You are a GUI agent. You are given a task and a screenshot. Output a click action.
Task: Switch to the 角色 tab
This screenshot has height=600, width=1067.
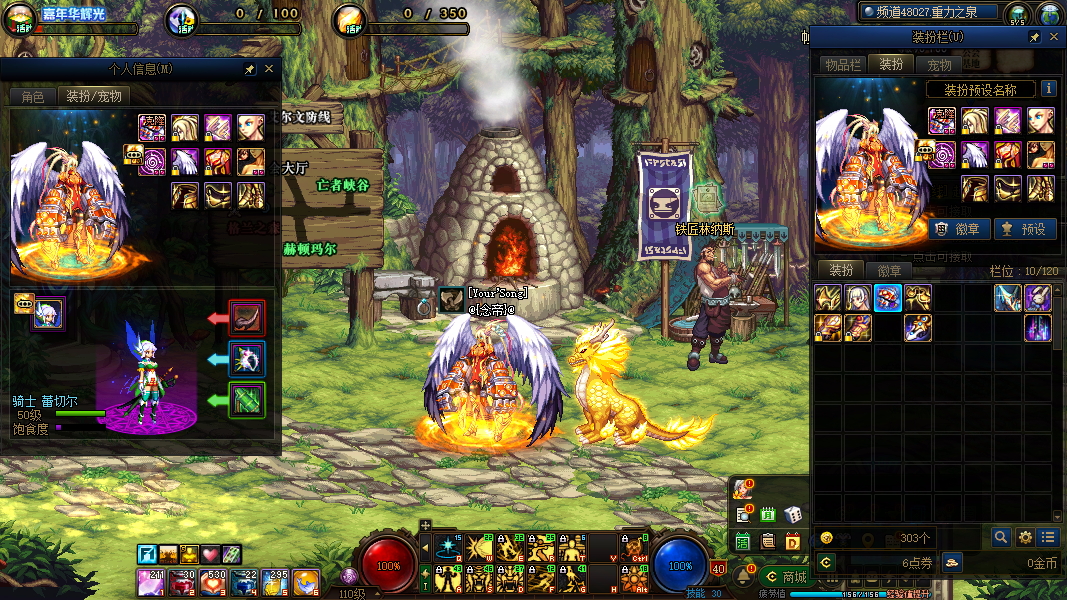33,97
